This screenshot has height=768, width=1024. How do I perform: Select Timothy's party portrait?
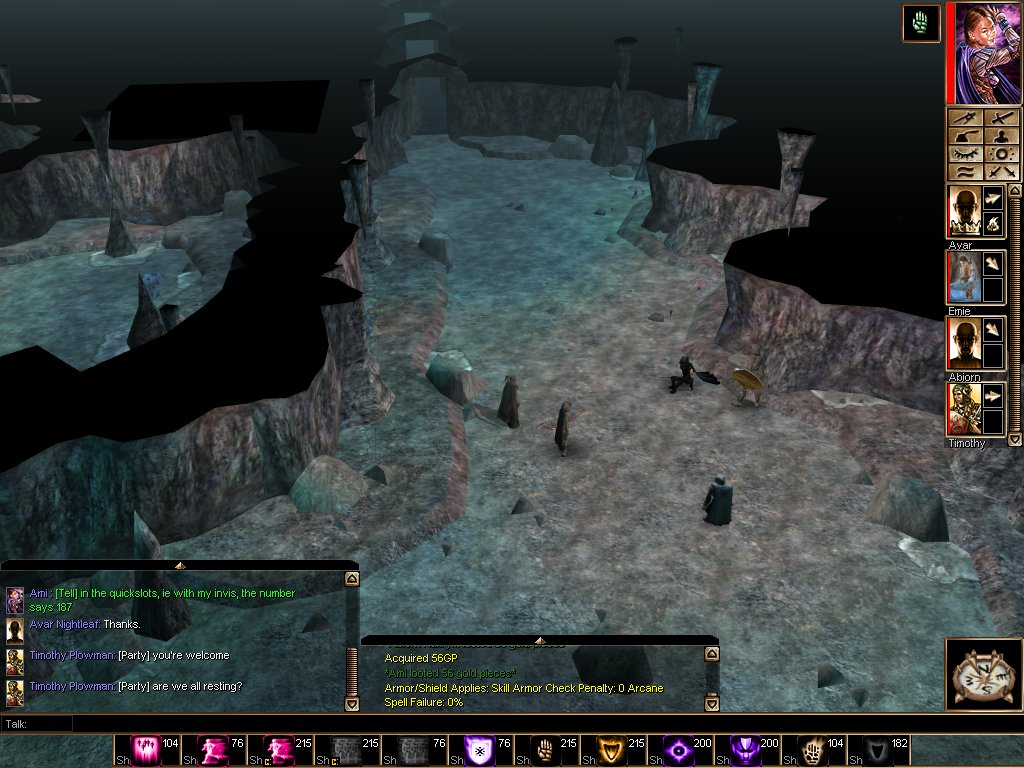pos(963,409)
